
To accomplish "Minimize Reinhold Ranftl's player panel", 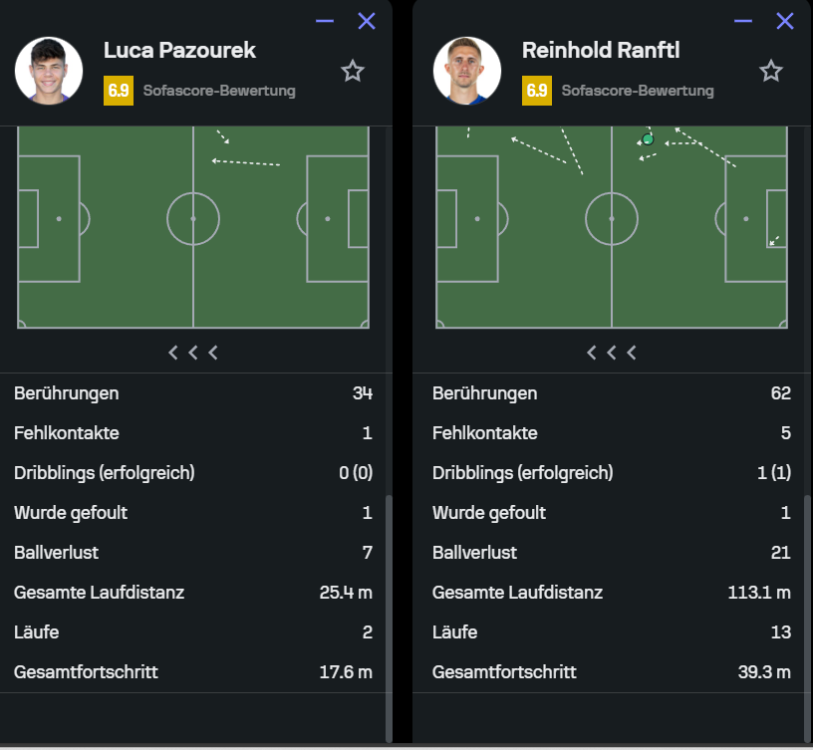I will [743, 21].
